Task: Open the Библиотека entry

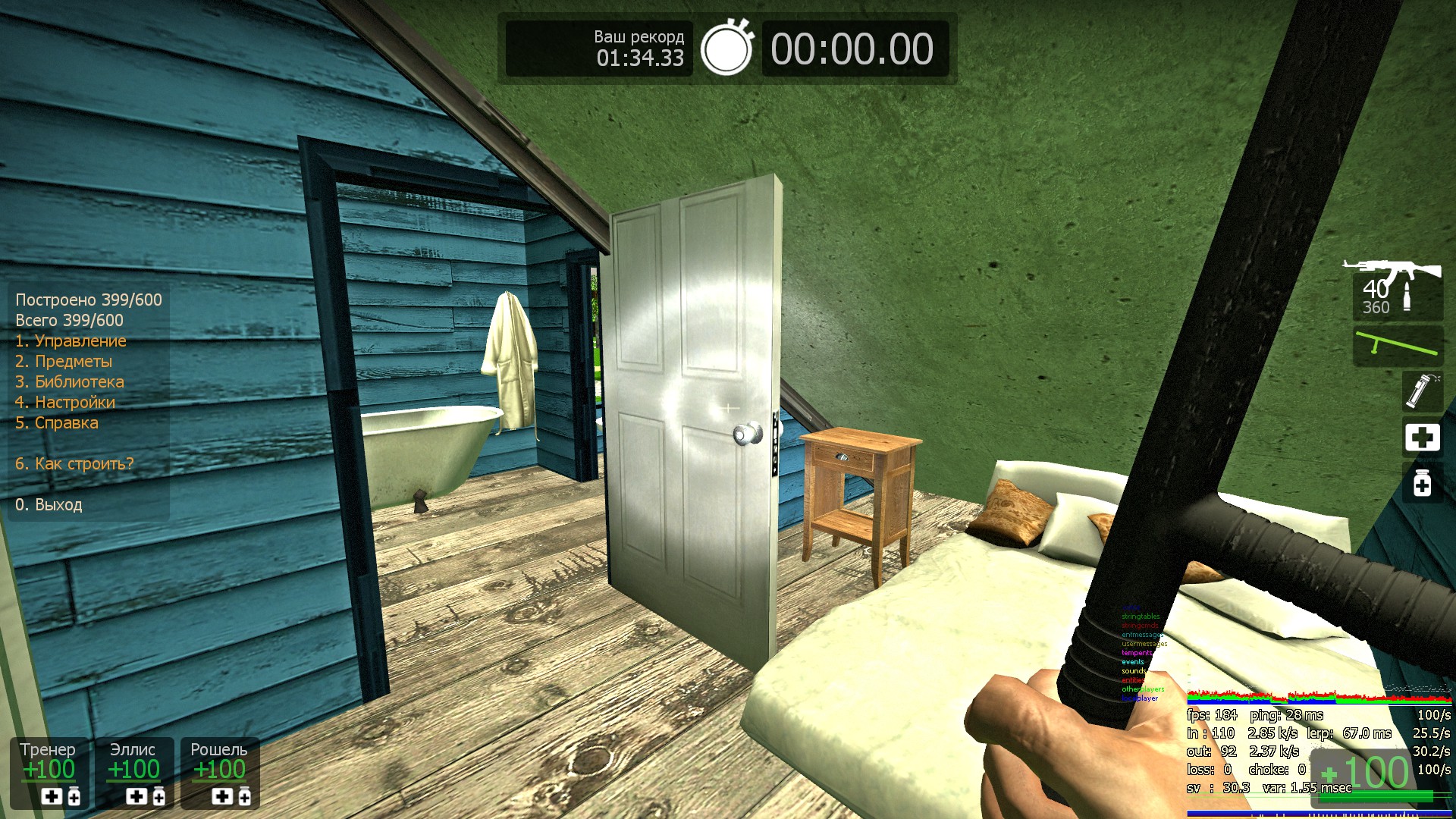Action: pos(70,382)
